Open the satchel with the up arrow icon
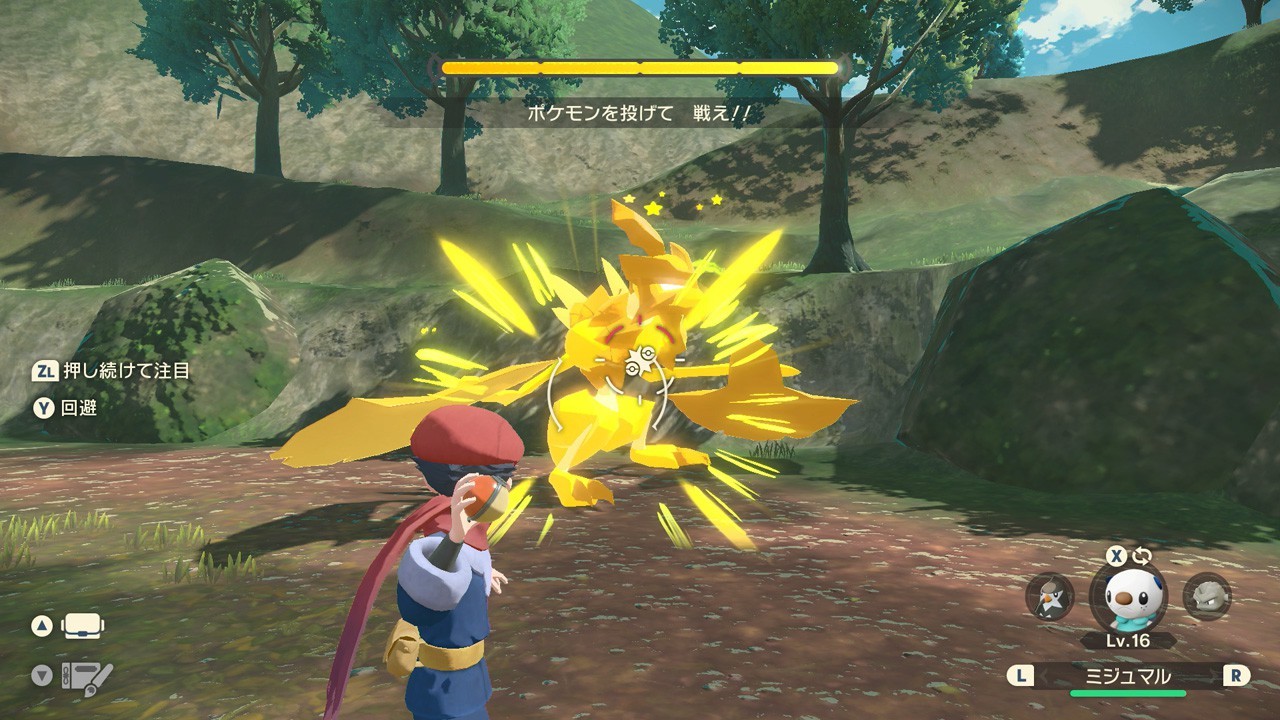1280x720 pixels. [83, 626]
